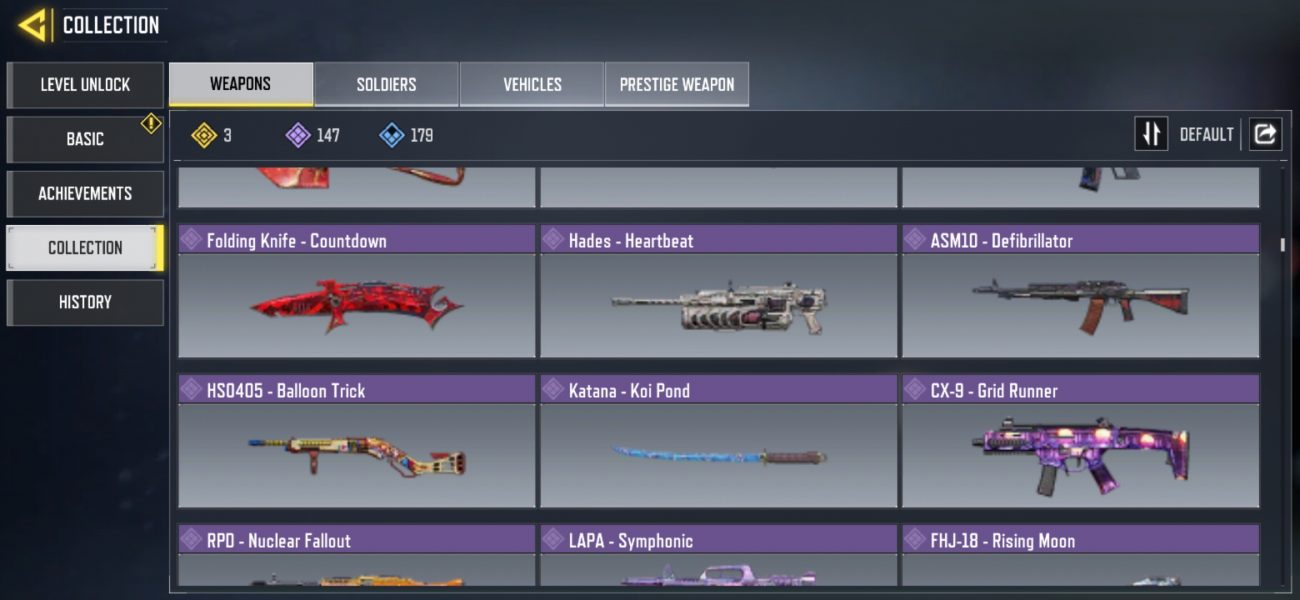The height and width of the screenshot is (600, 1300).
Task: Switch to the Soldiers tab
Action: [x=386, y=85]
